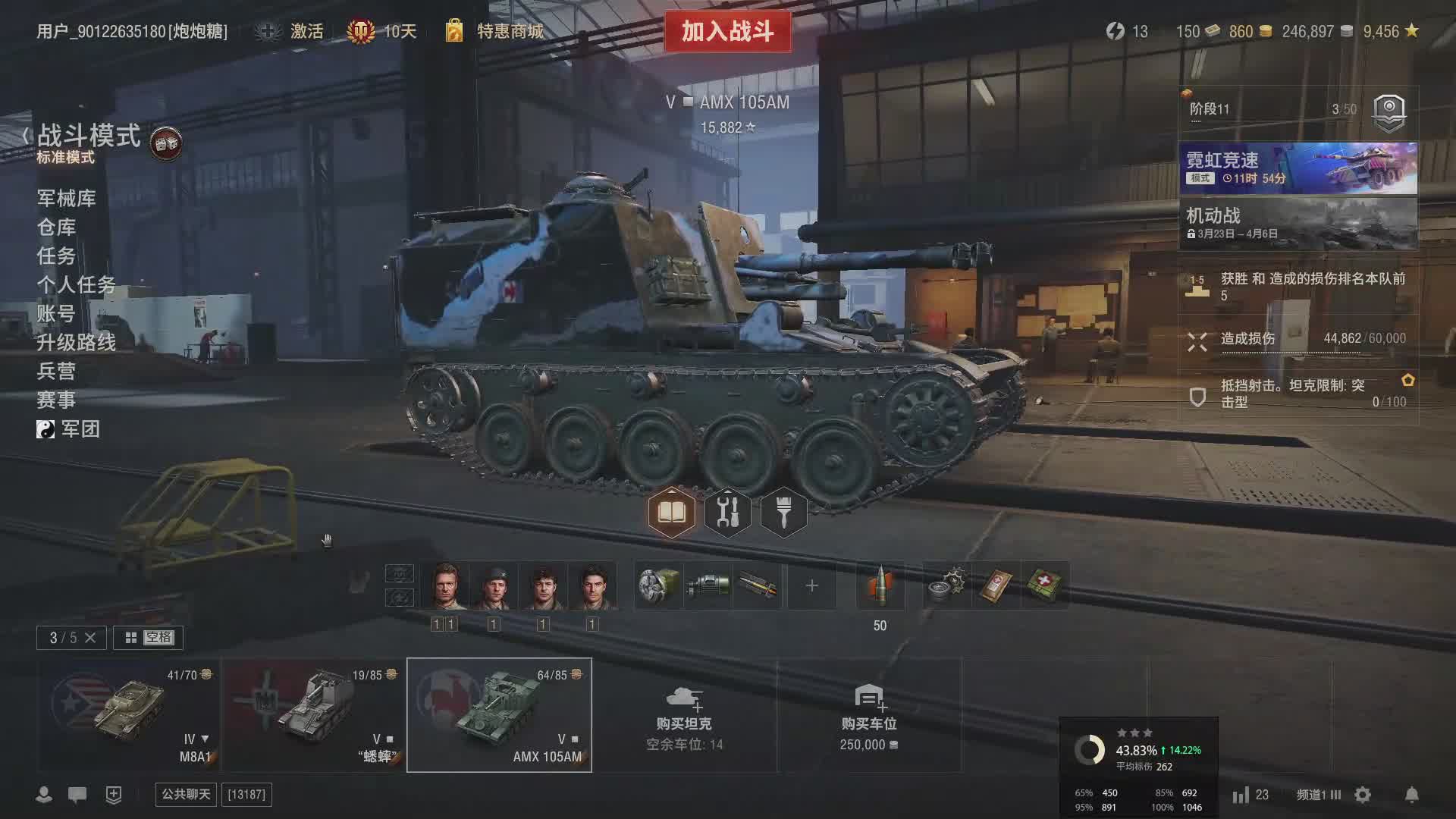The image size is (1456, 819).
Task: Open the 兵营 barracks
Action: pos(56,372)
